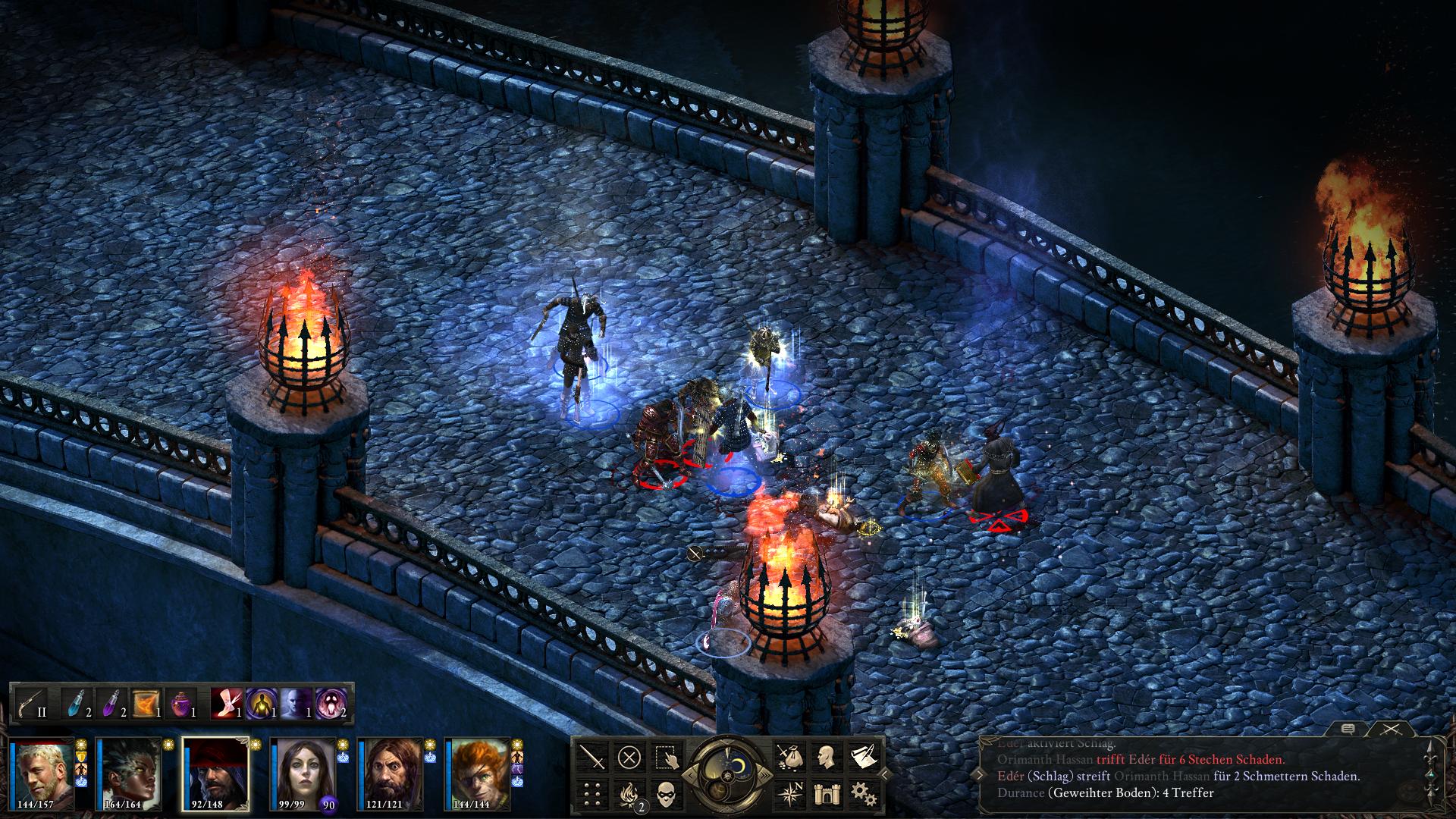Switch to the dialogue log tab
This screenshot has height=819, width=1456.
1348,730
